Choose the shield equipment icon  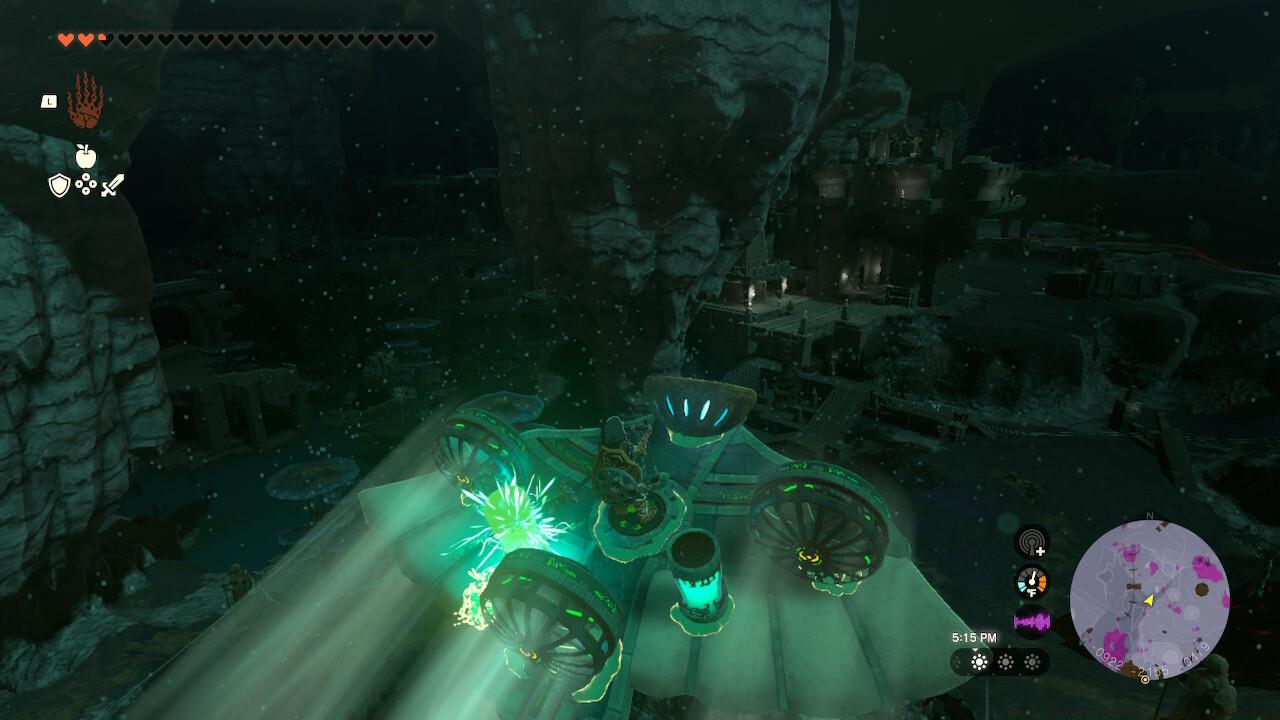click(x=59, y=185)
